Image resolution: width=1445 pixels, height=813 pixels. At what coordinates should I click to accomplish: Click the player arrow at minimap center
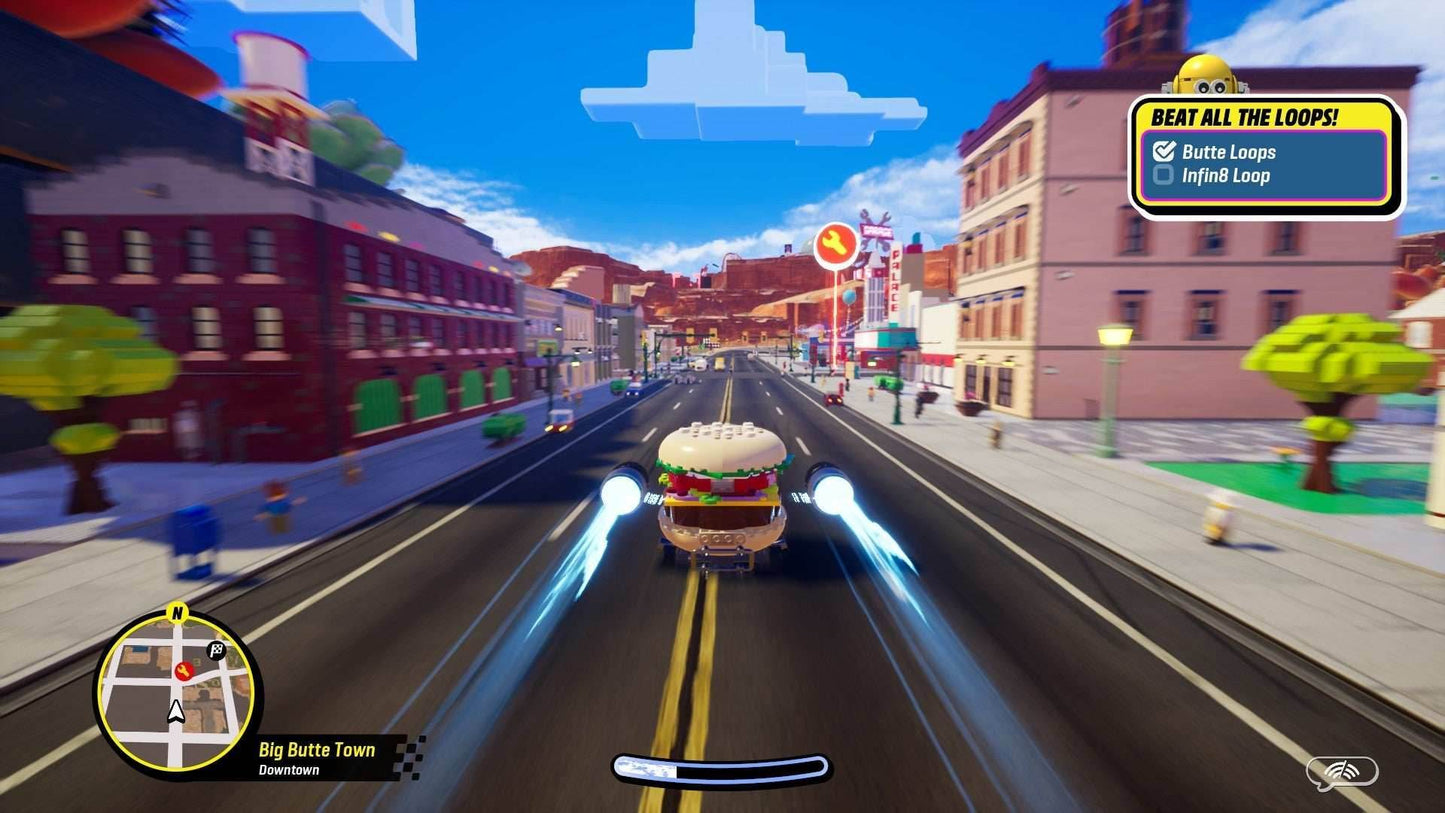pos(175,714)
